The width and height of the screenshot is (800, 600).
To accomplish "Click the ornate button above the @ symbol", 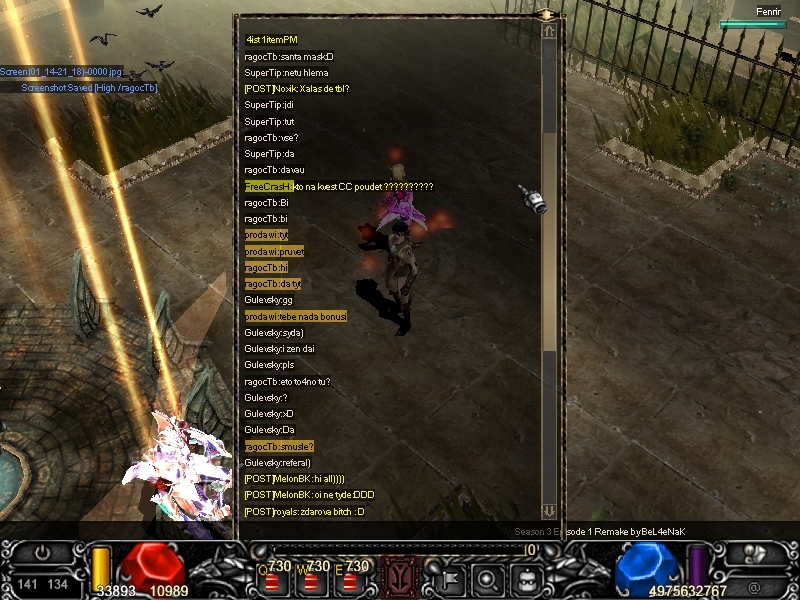I will tap(757, 552).
